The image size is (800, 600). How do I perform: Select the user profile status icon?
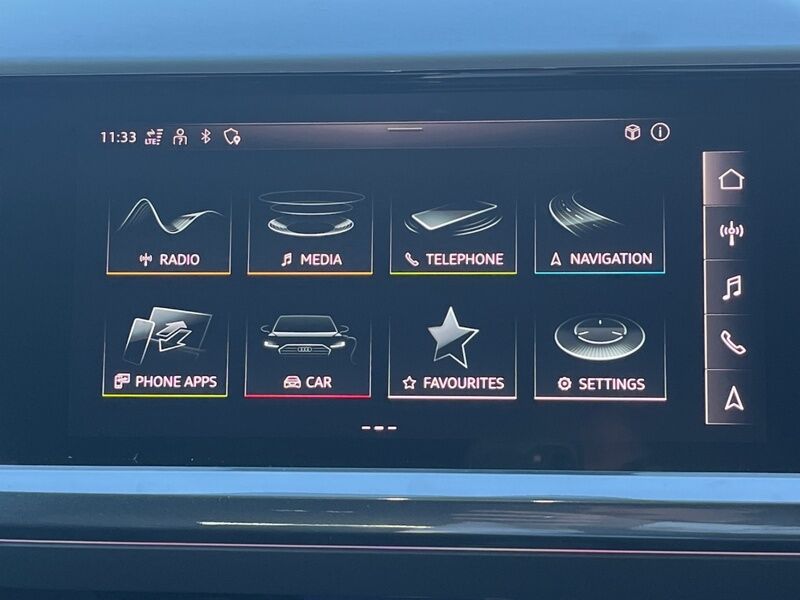point(180,137)
